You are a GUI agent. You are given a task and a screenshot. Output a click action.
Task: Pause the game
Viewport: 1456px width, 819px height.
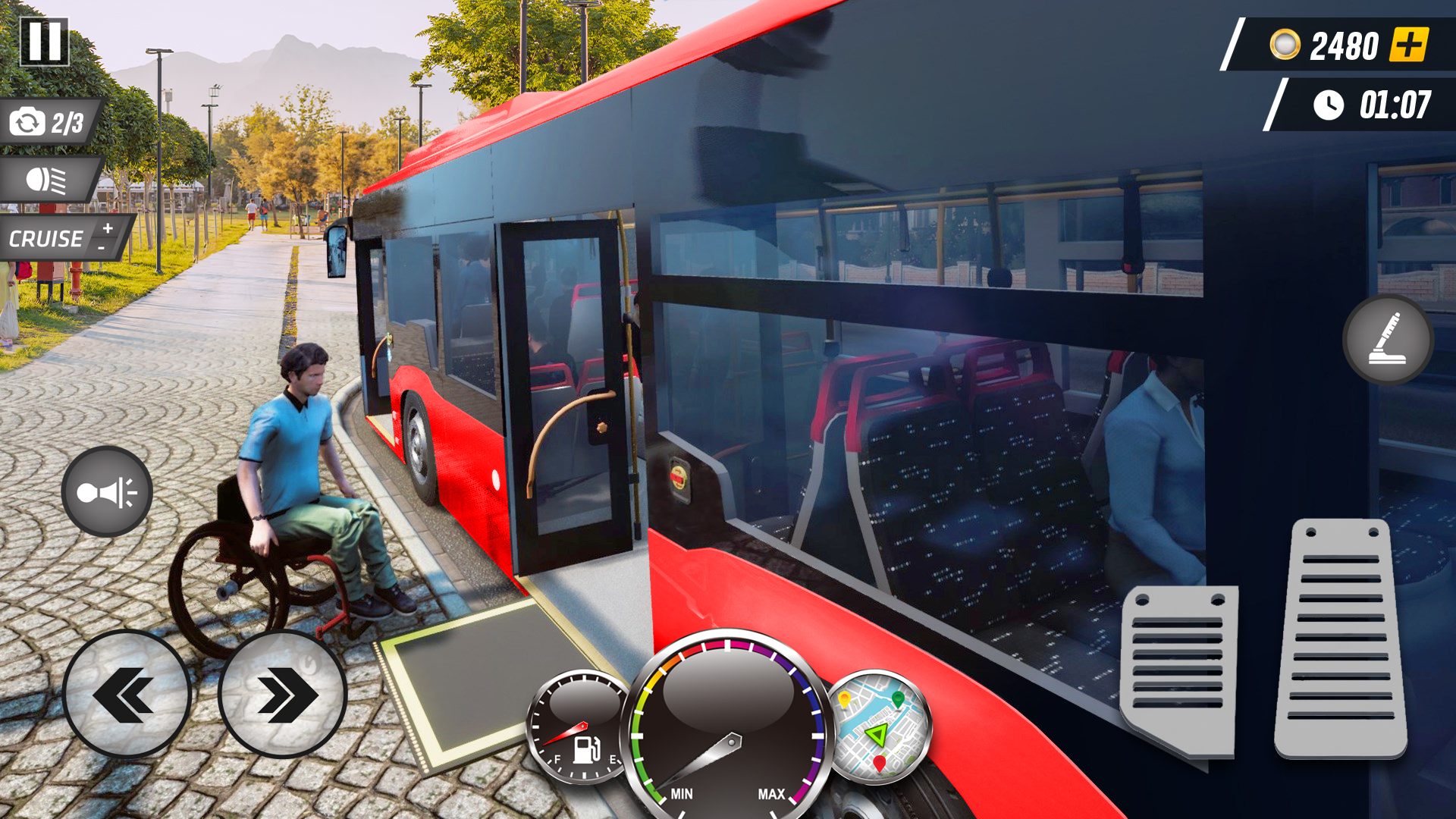point(45,42)
